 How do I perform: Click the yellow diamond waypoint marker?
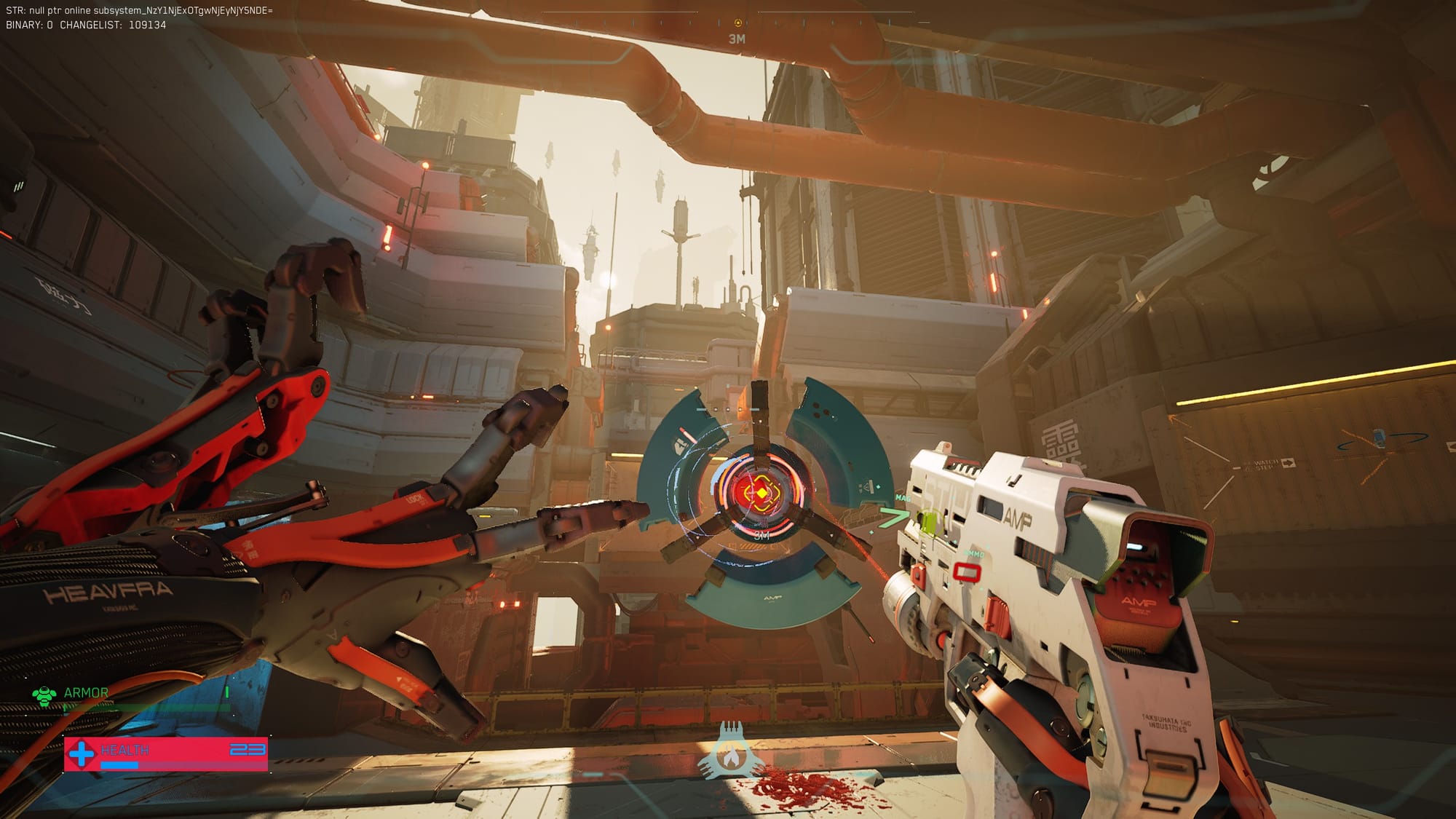(x=761, y=494)
